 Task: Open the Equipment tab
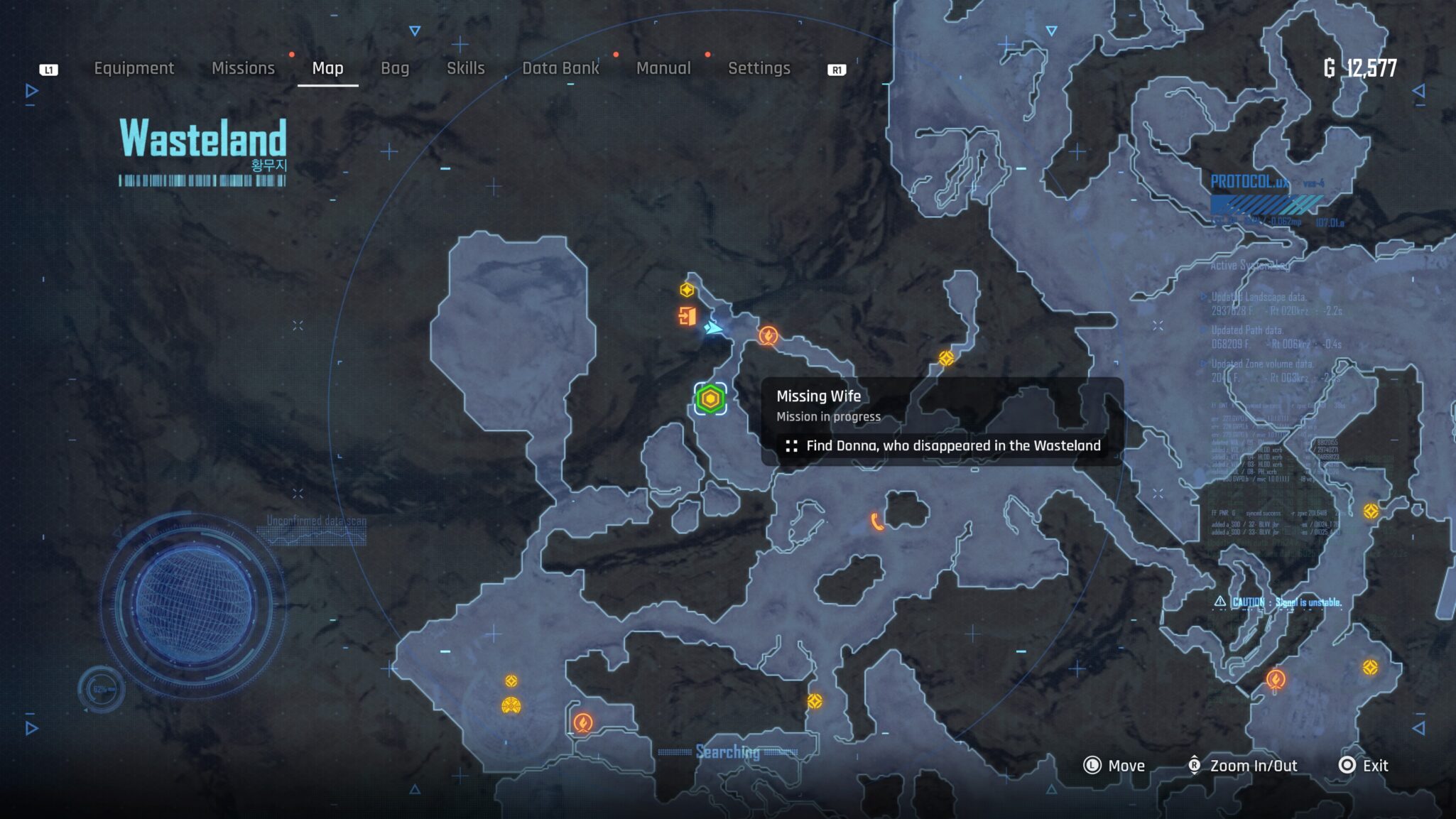[134, 68]
